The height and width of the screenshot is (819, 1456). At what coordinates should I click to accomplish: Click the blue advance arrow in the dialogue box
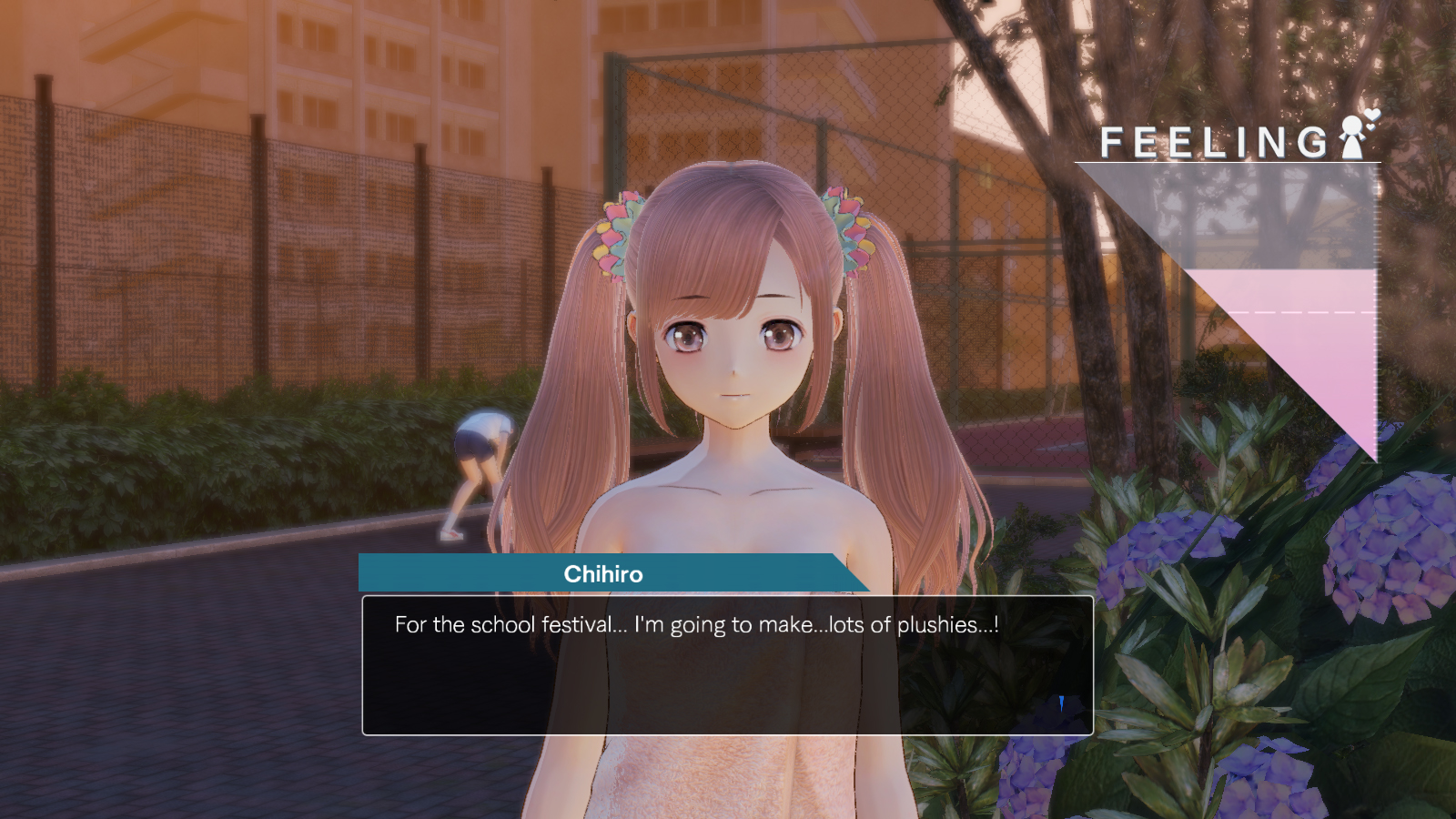[x=1061, y=702]
